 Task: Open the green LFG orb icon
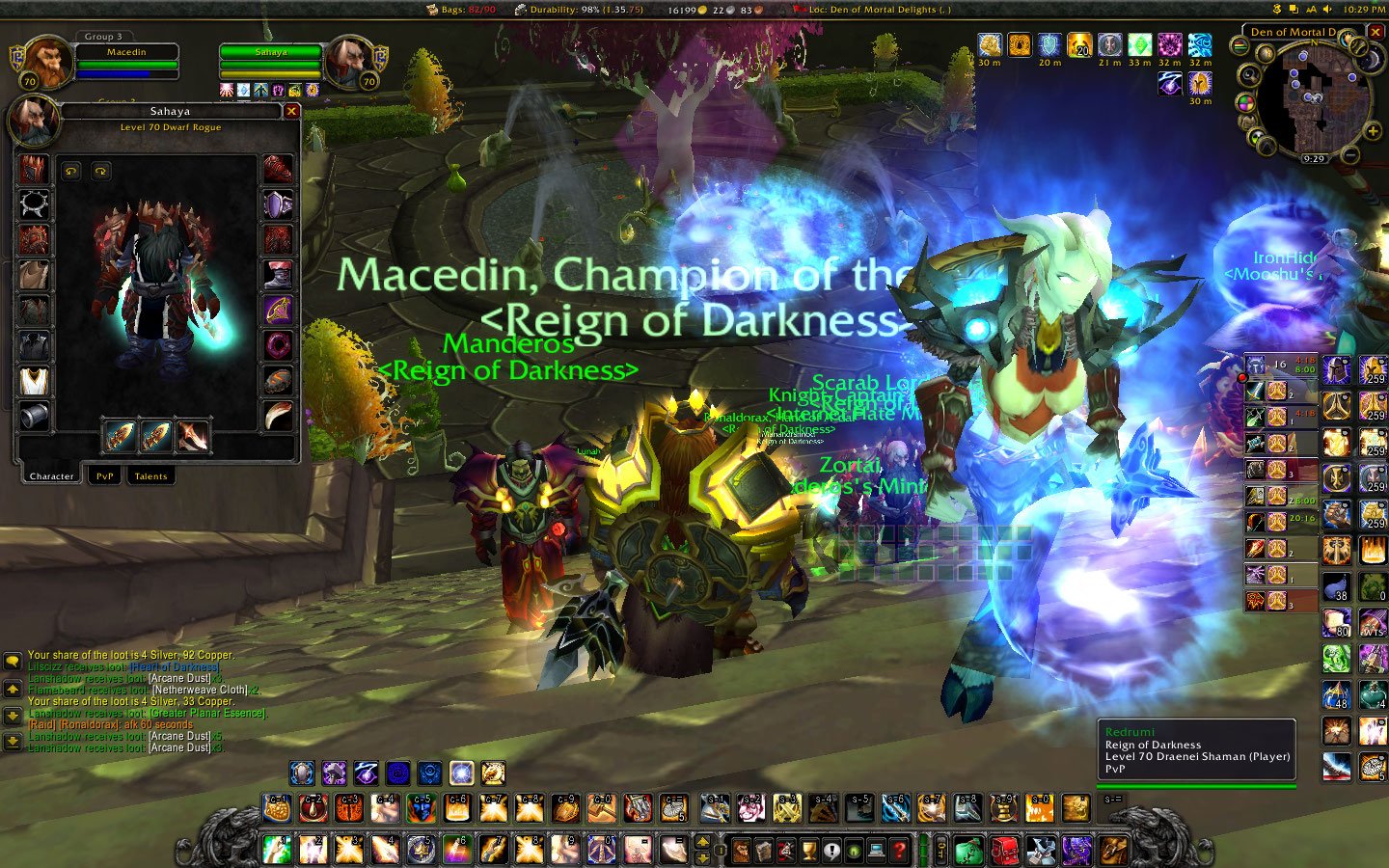(x=855, y=852)
